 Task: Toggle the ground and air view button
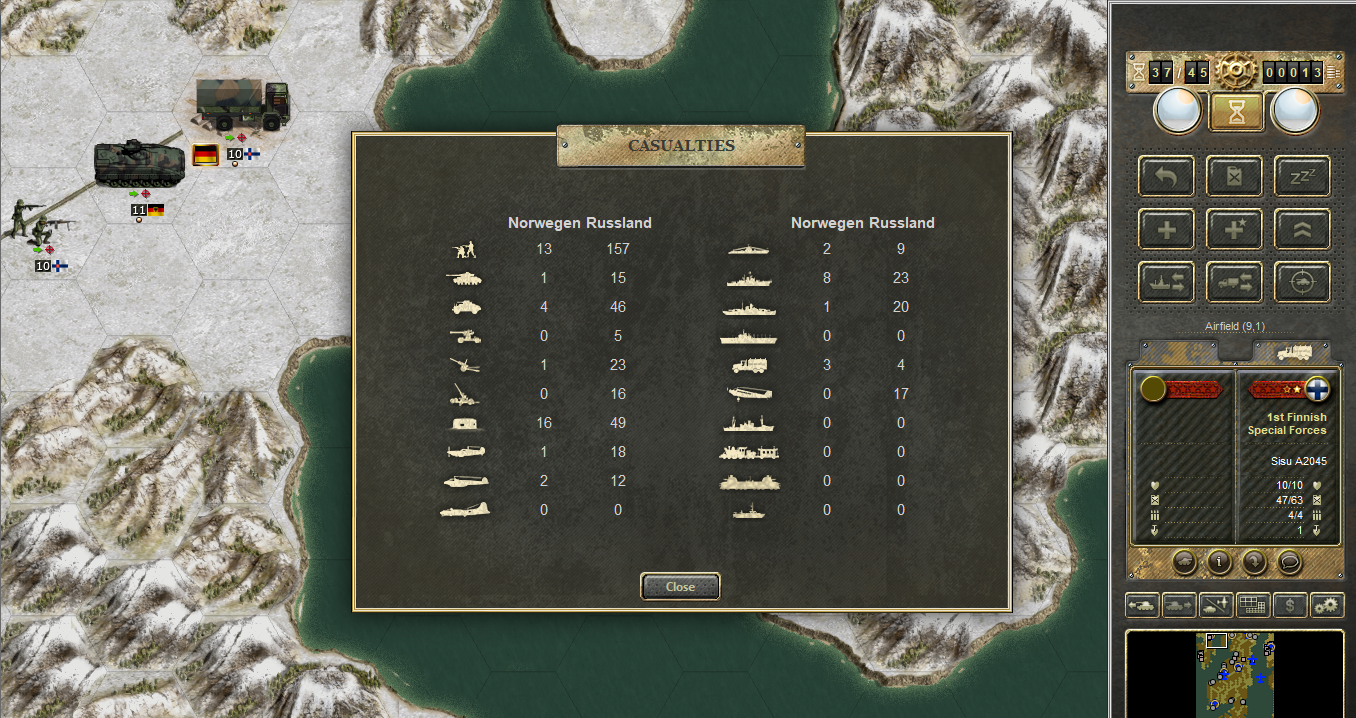click(1216, 605)
